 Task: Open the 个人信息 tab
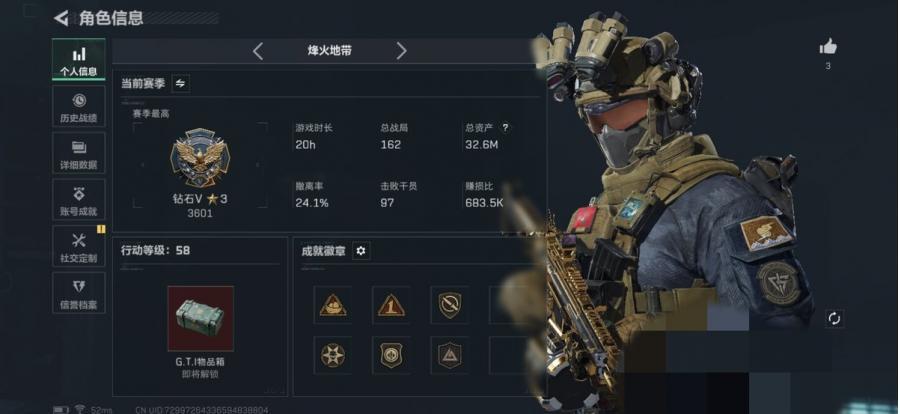tap(79, 60)
